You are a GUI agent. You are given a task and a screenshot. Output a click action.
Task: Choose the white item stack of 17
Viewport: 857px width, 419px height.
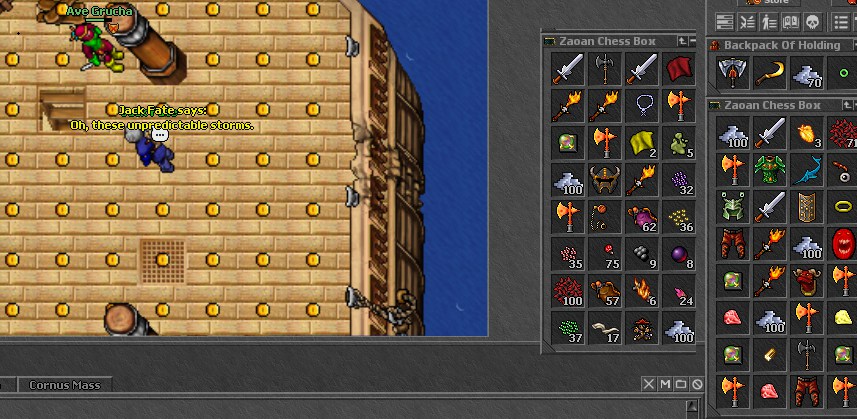pos(605,327)
